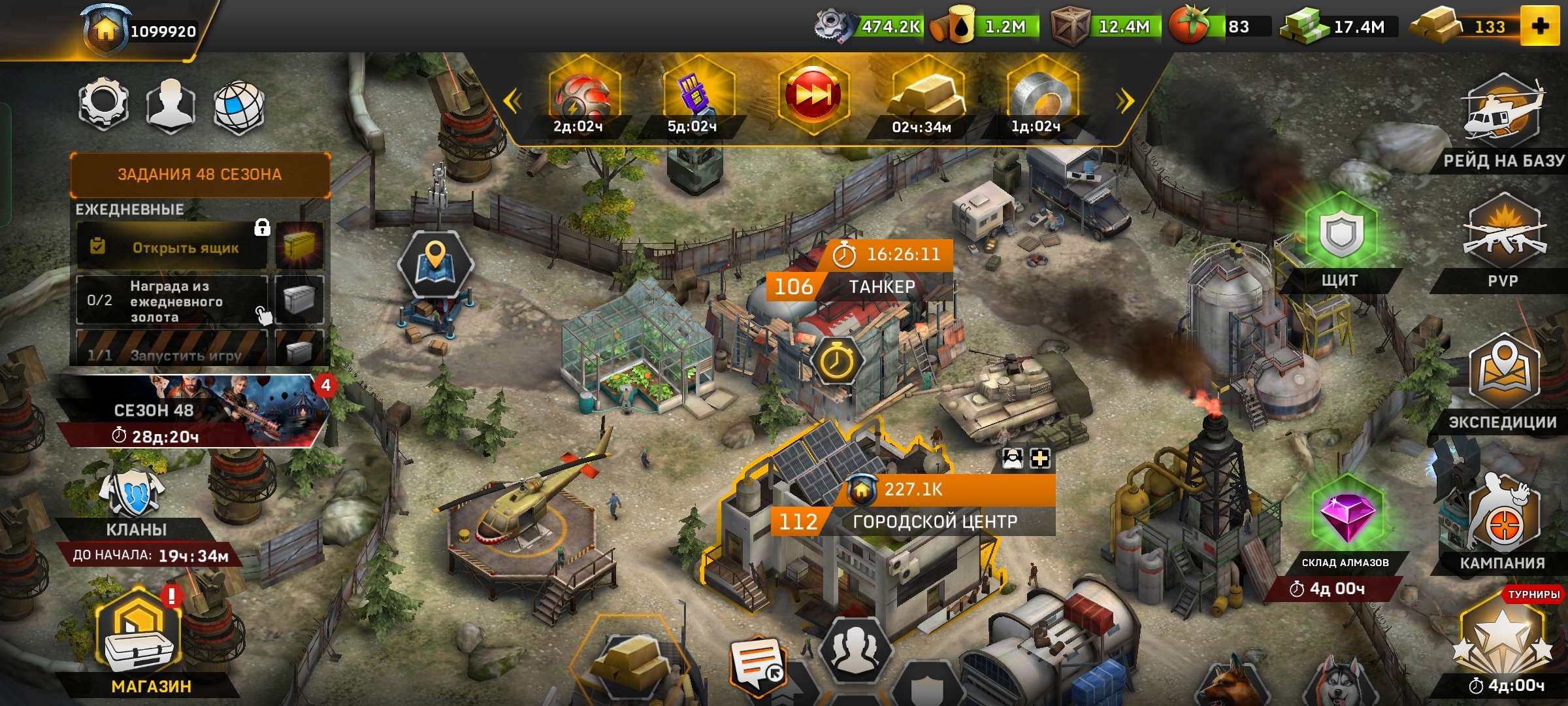Open the red fast-forward offer
The height and width of the screenshot is (706, 1568).
813,95
